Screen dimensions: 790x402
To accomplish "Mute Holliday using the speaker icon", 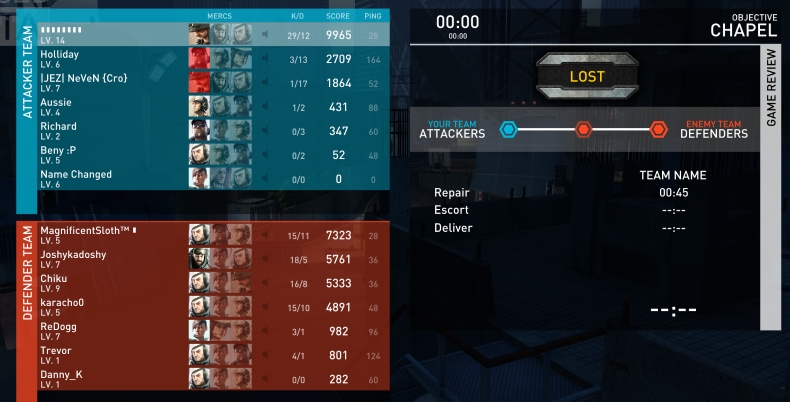I will coord(264,59).
